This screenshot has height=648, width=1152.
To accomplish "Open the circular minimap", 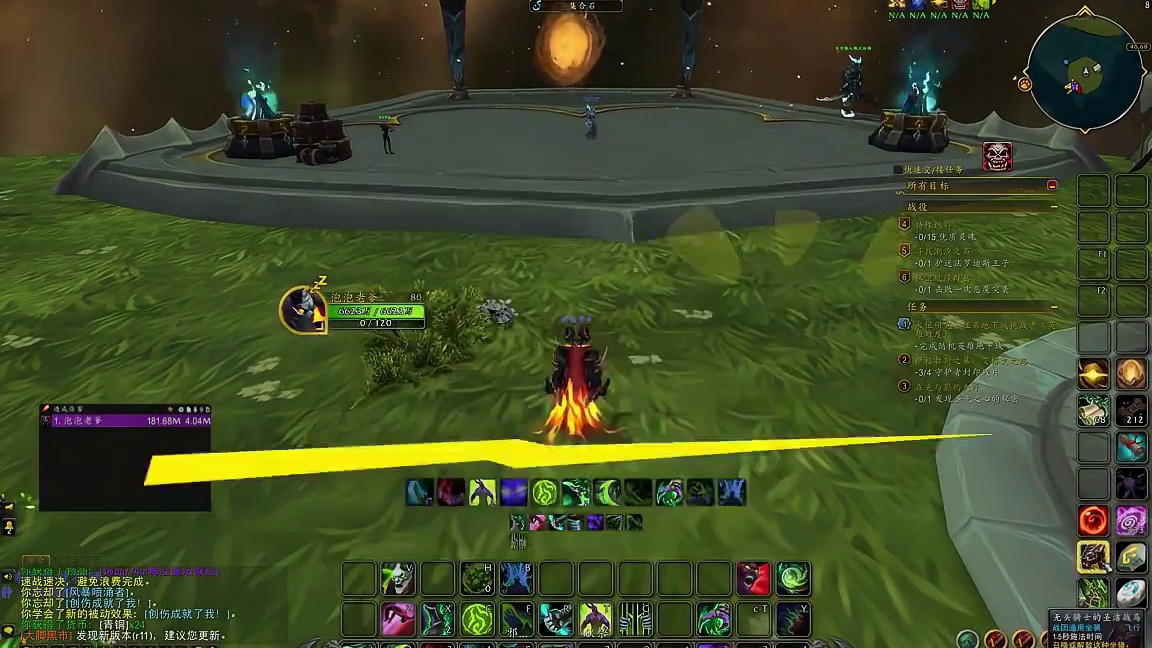I will coord(1086,73).
